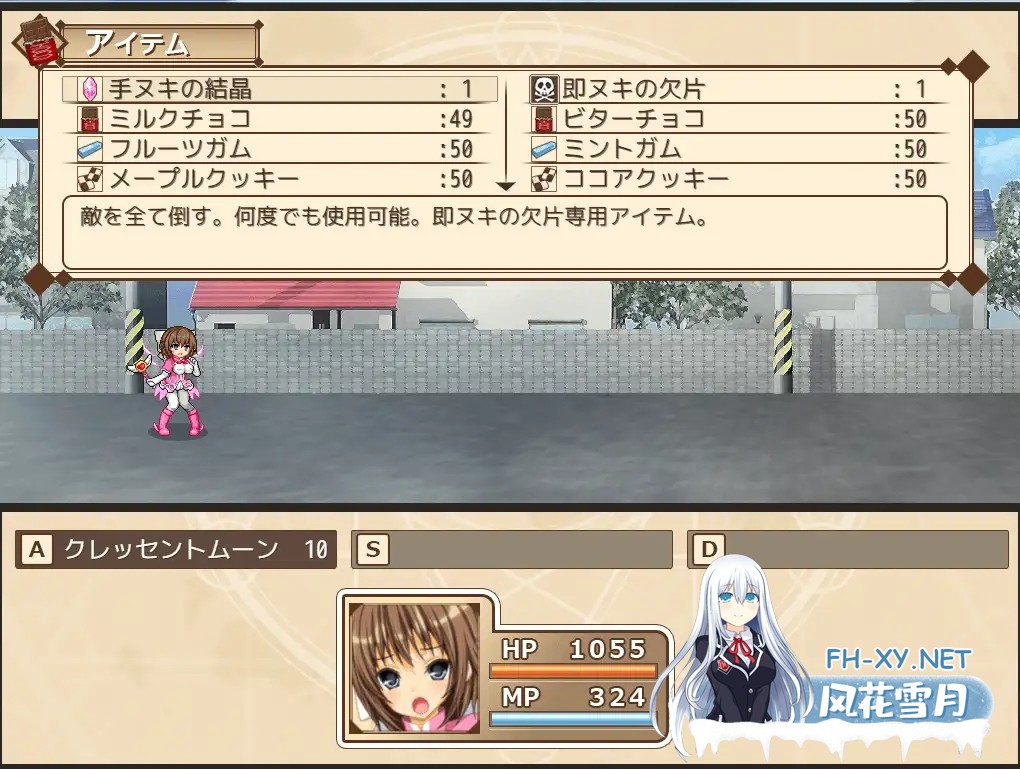The height and width of the screenshot is (769, 1020).
Task: Choose the ミルクチョコ item row
Action: pos(280,120)
